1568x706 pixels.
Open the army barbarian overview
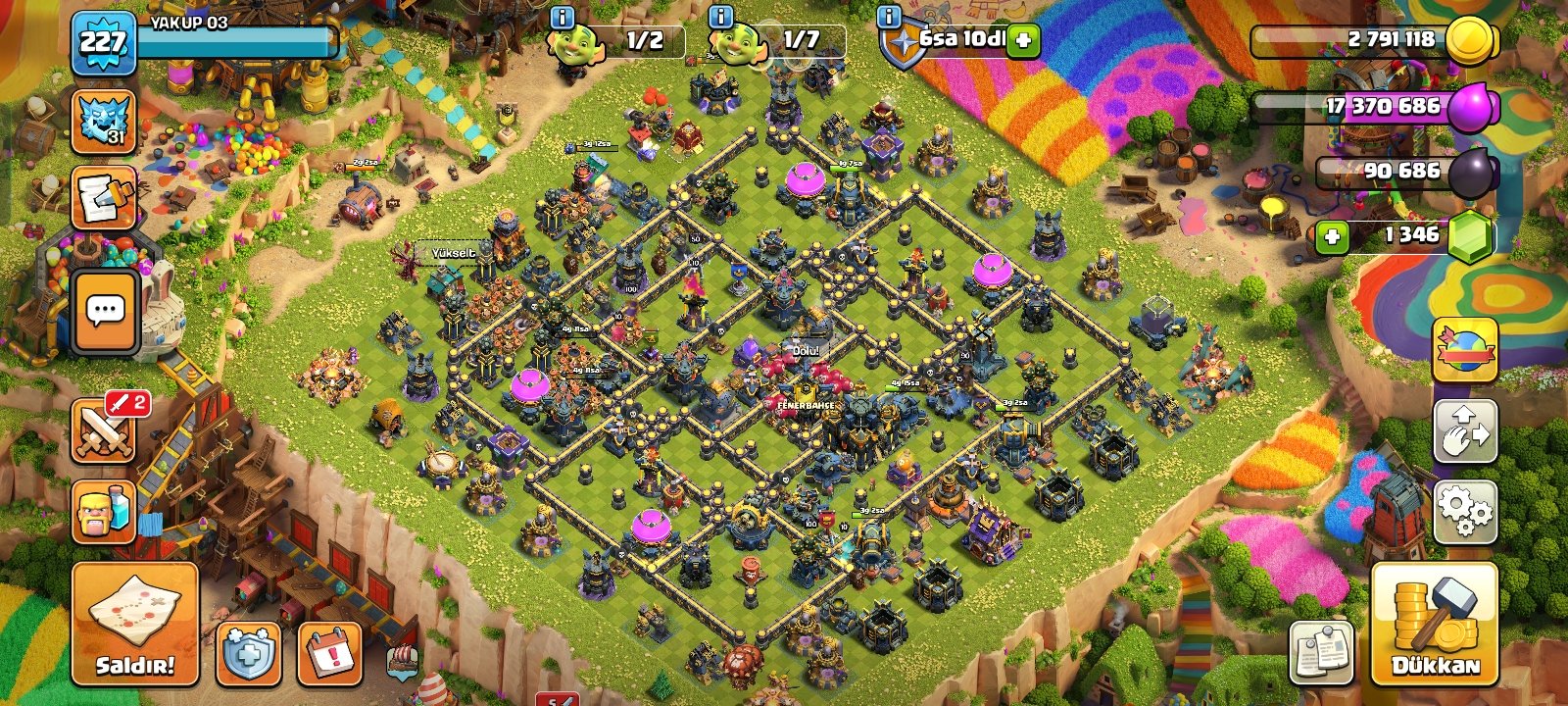[x=104, y=511]
